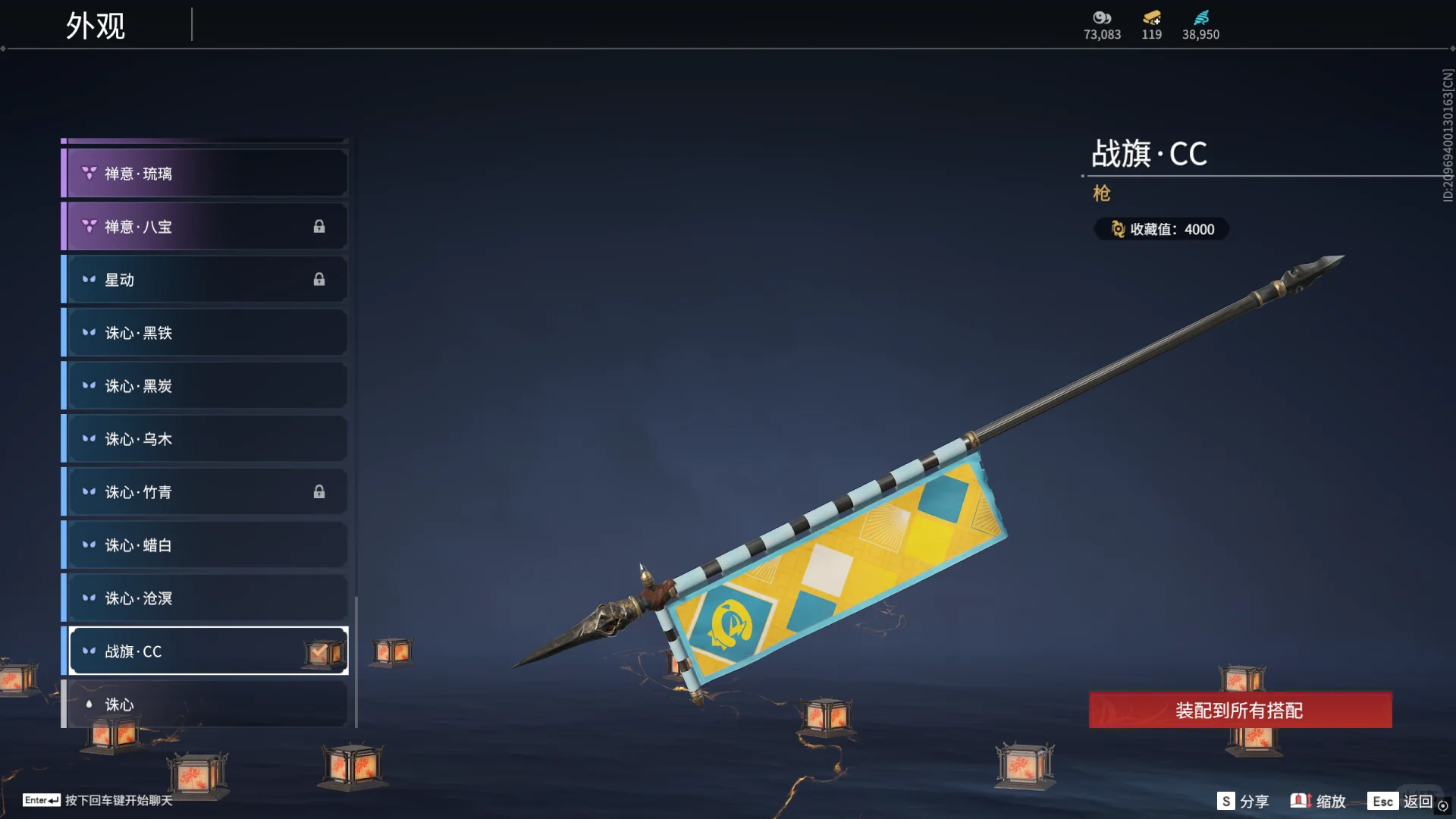Select the highlighted 战旗·CC skin
The height and width of the screenshot is (819, 1456).
[205, 651]
